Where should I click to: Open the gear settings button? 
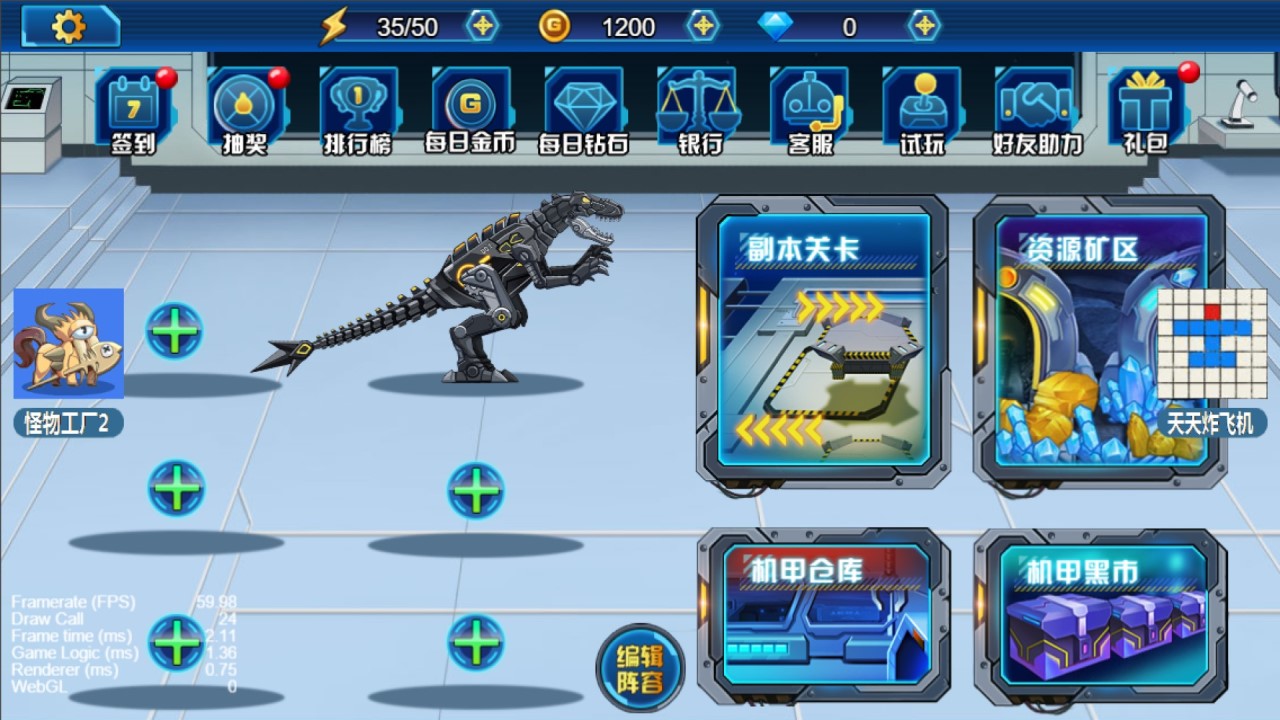tap(70, 26)
